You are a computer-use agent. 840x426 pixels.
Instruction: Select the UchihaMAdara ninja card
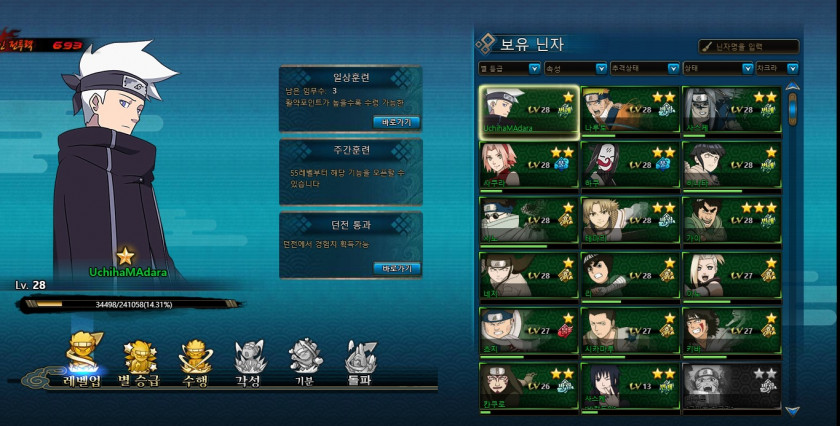[x=529, y=109]
